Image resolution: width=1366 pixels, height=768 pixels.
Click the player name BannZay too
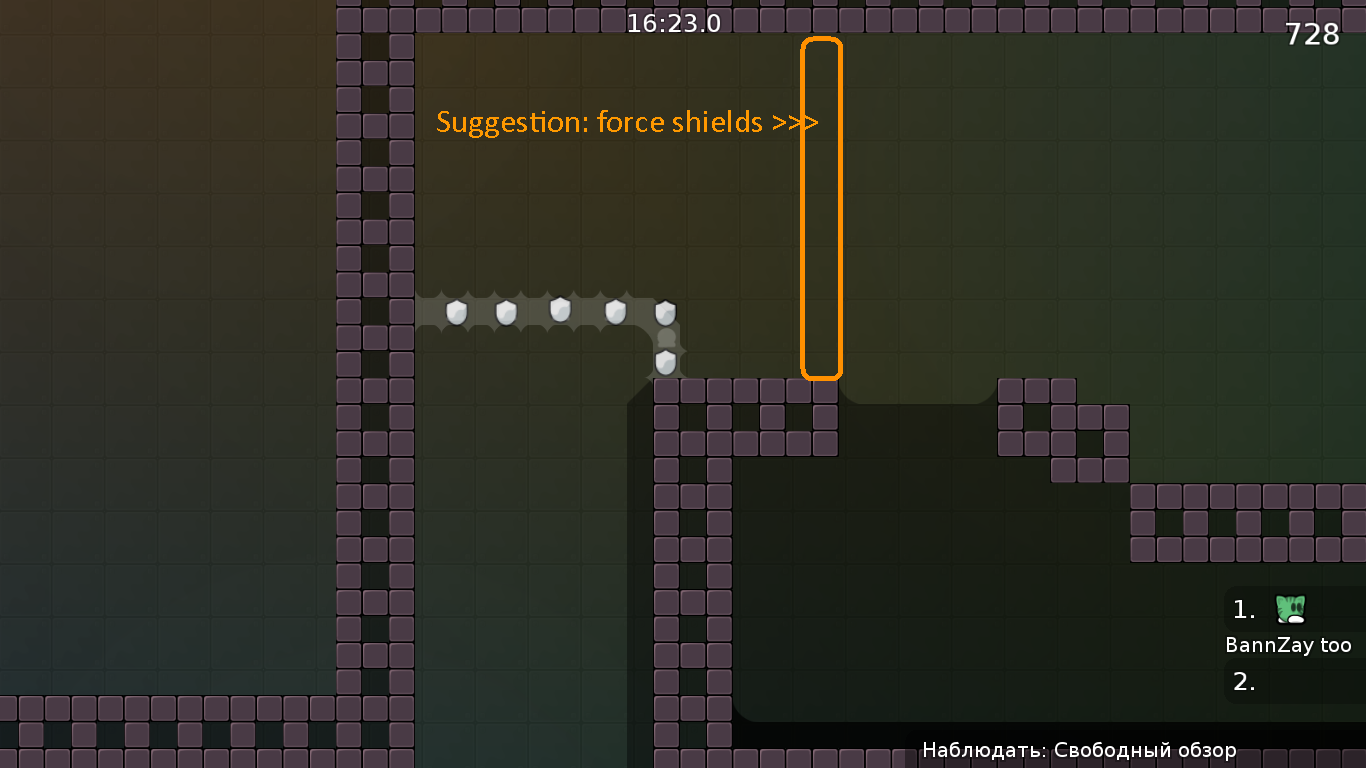pos(1286,645)
